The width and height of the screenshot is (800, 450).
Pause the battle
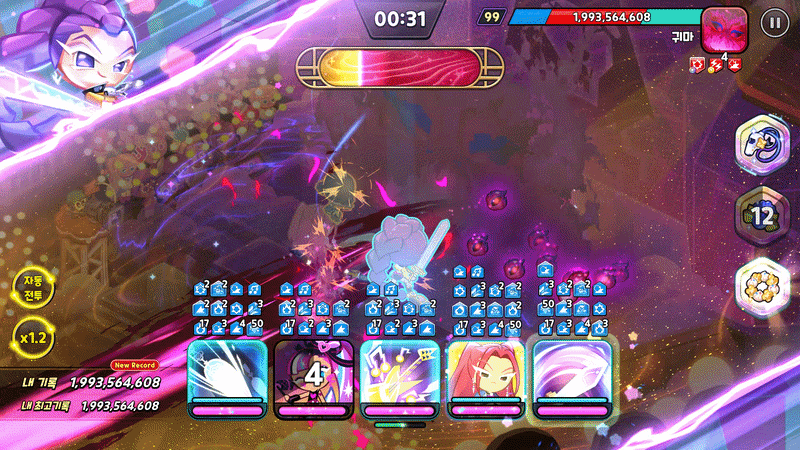coord(772,23)
